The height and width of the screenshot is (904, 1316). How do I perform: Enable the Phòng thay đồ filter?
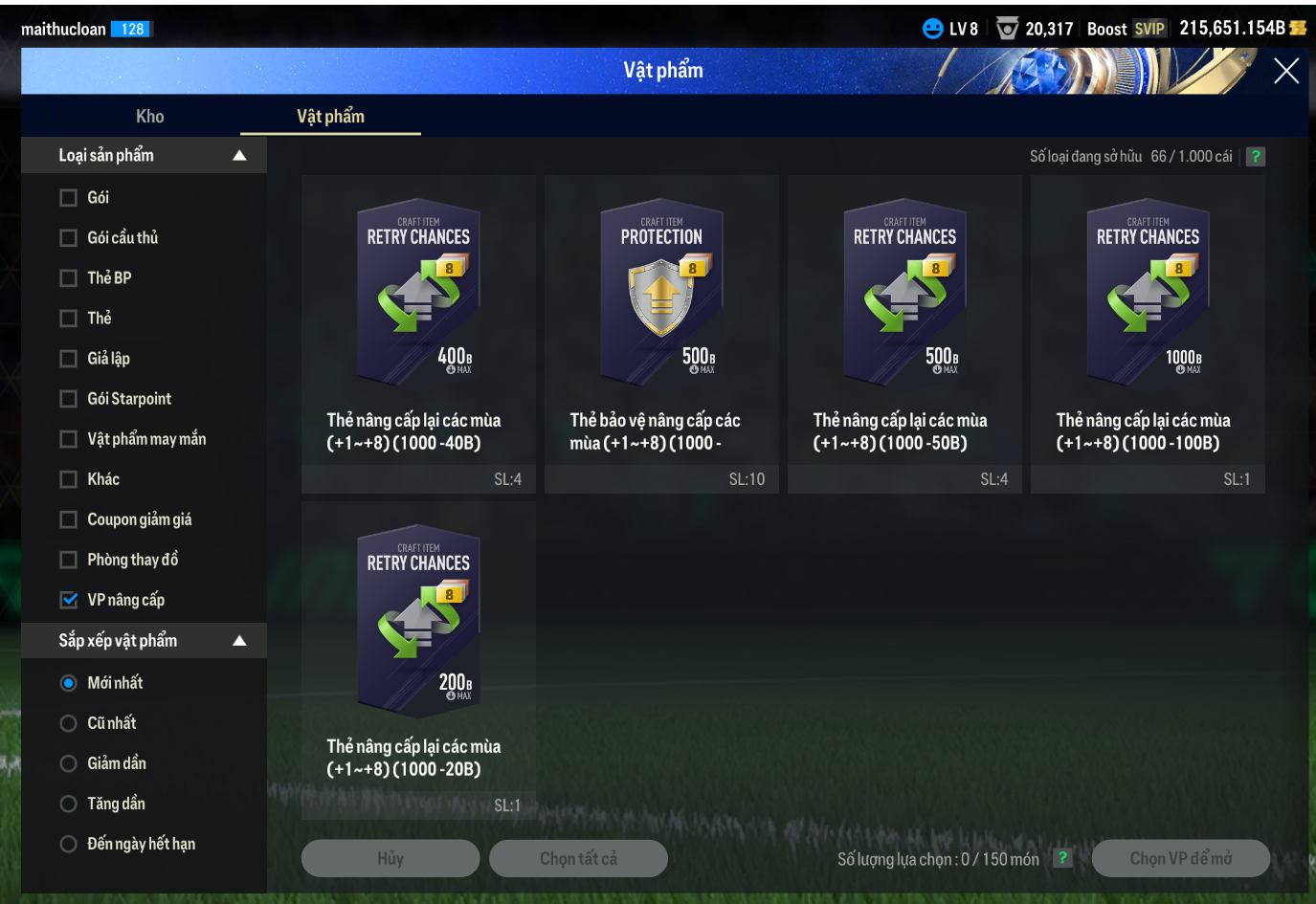69,560
